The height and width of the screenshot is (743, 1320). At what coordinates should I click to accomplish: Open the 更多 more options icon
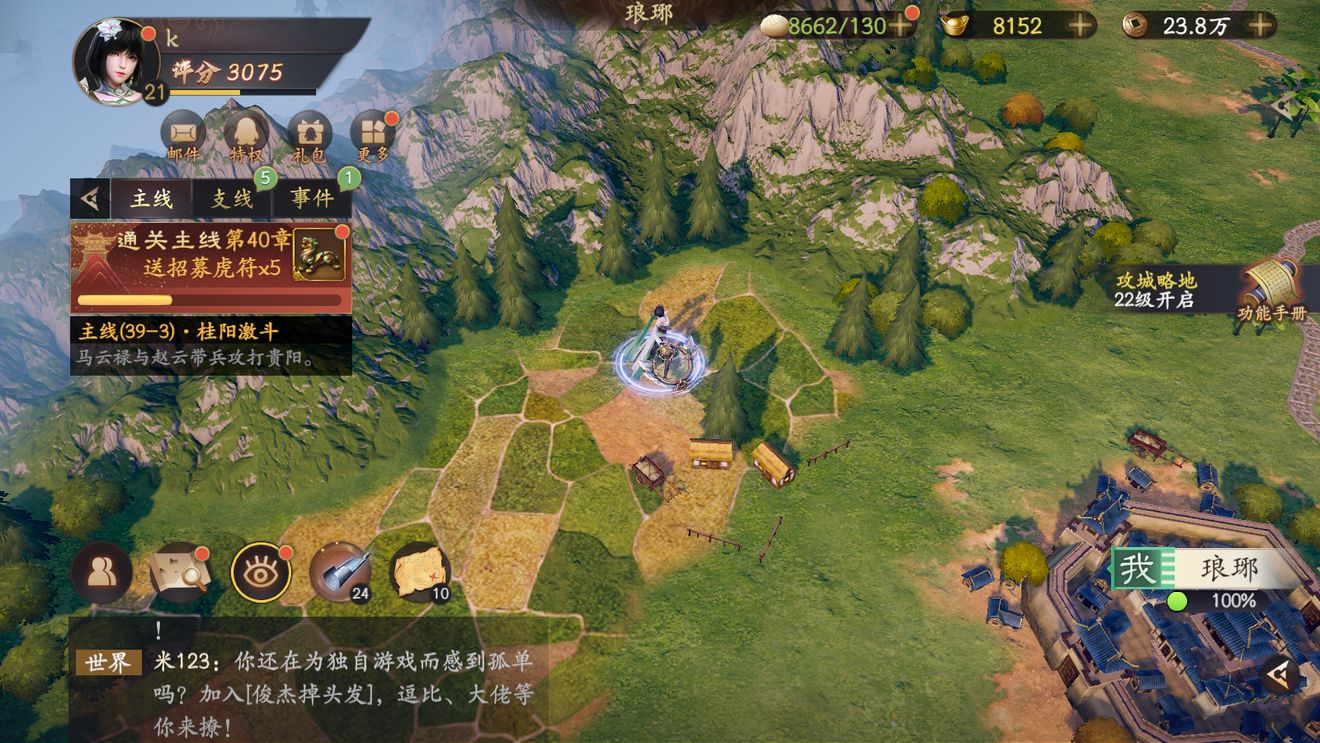373,131
